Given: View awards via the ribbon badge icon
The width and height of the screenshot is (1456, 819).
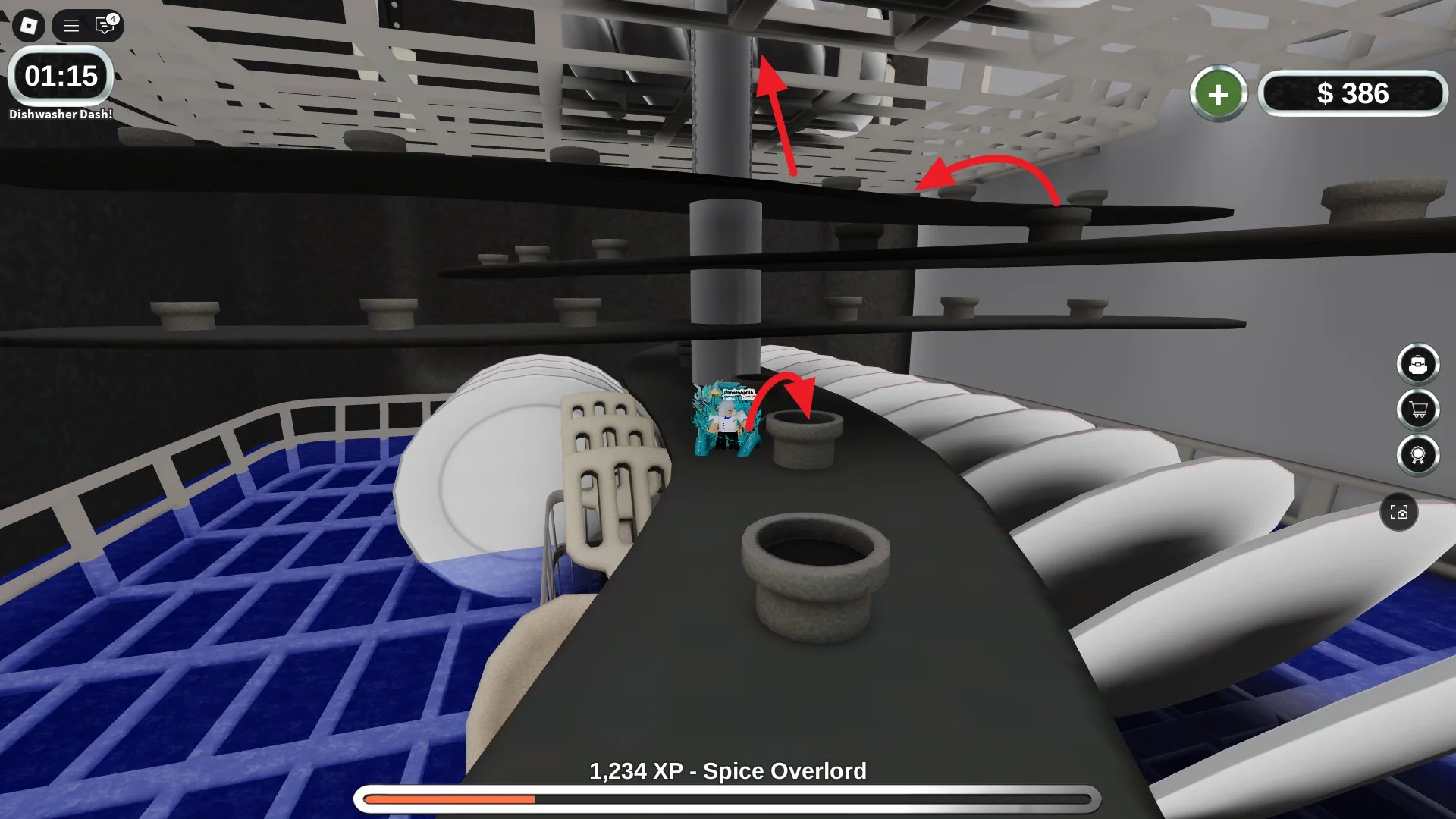Looking at the screenshot, I should tap(1418, 456).
